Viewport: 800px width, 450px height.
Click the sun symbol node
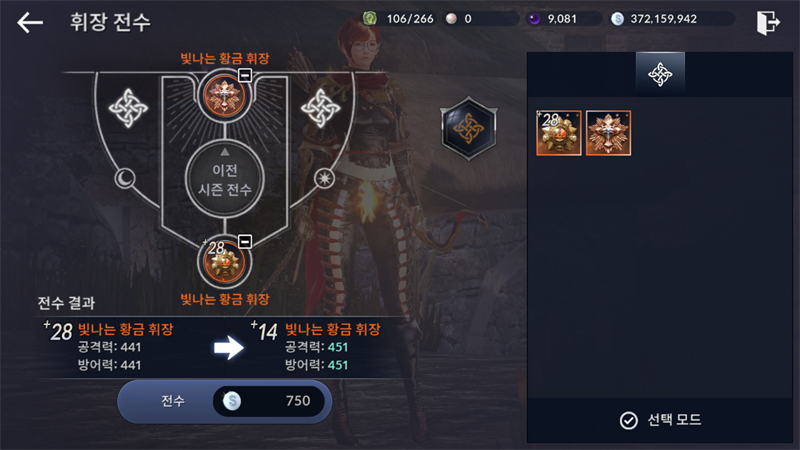[x=322, y=178]
